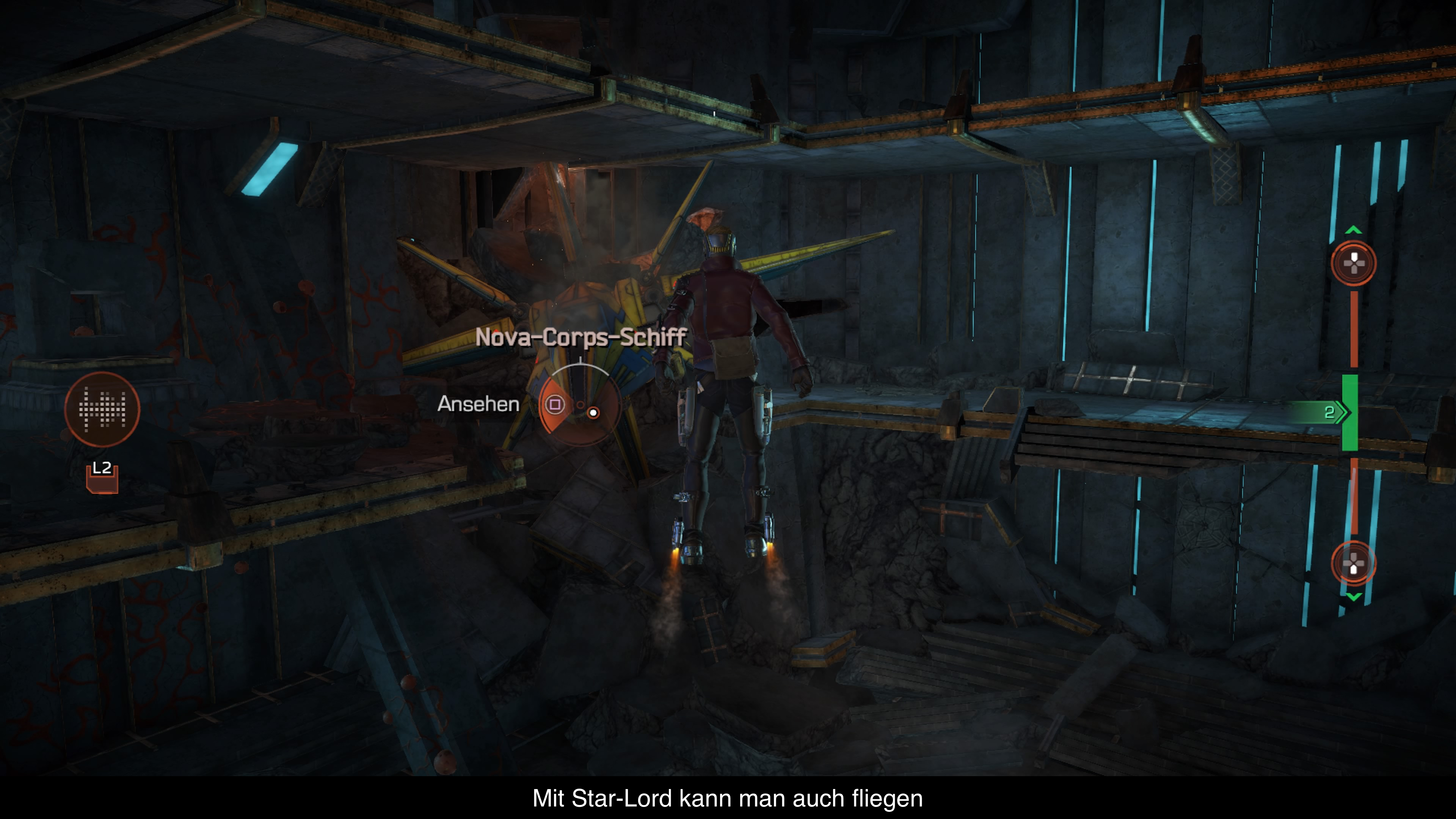Select the Ansehen interaction for Nova-Corps-Schiff
Screen dimensions: 1456x819
[555, 404]
